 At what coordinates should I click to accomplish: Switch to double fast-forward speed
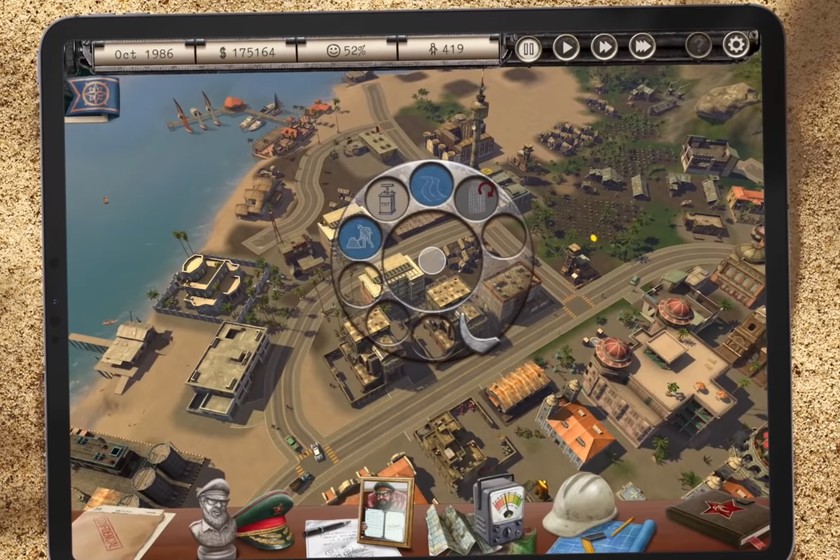(604, 47)
